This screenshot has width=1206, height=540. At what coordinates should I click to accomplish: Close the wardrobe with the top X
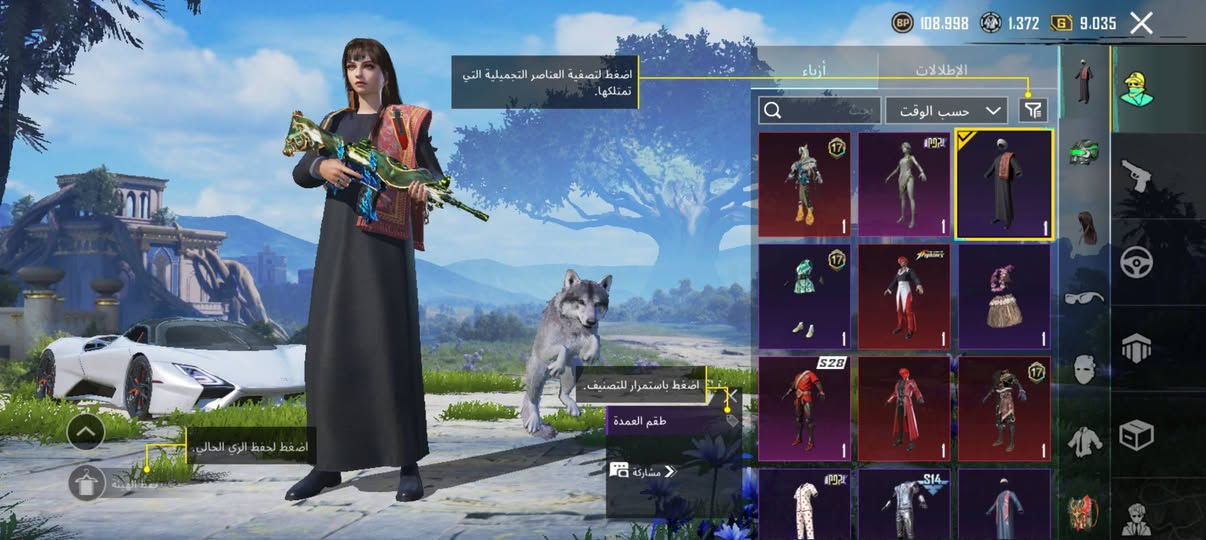[1141, 24]
